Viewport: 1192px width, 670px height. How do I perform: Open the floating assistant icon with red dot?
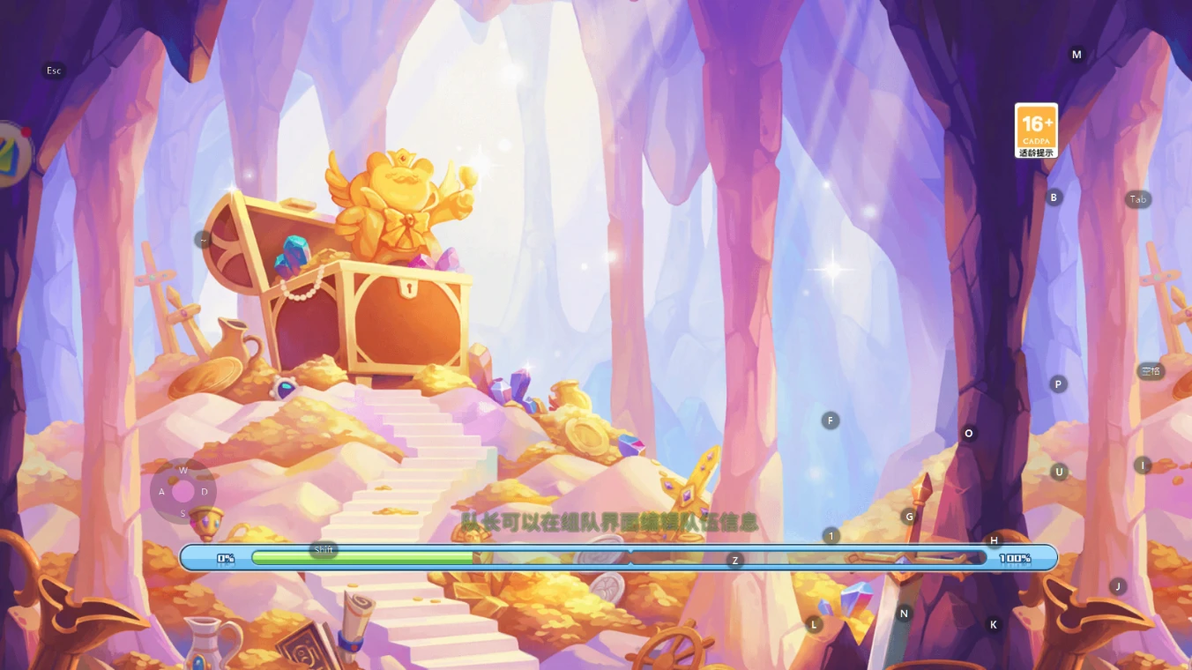(13, 154)
